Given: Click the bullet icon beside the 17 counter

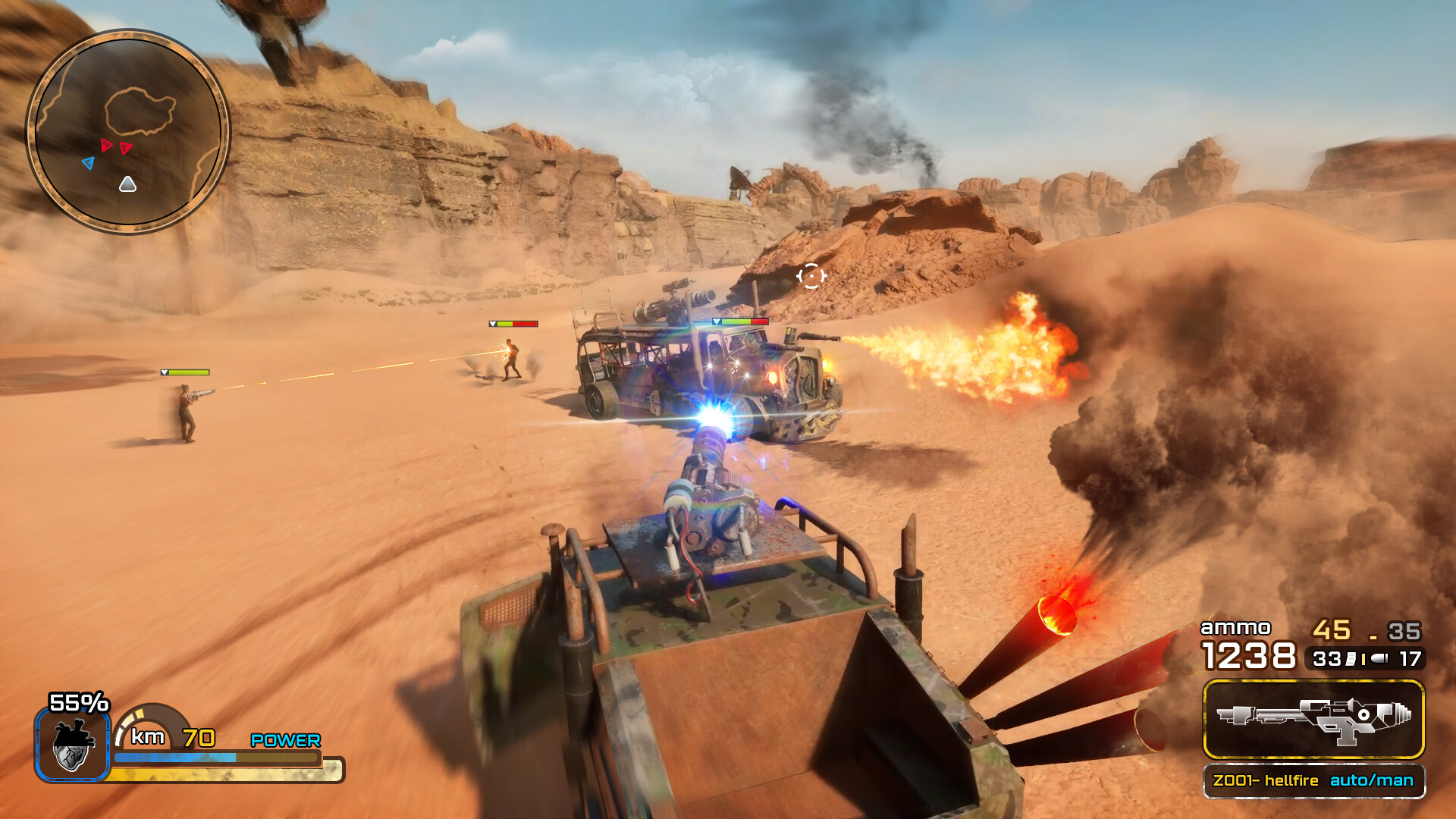Looking at the screenshot, I should point(1379,660).
